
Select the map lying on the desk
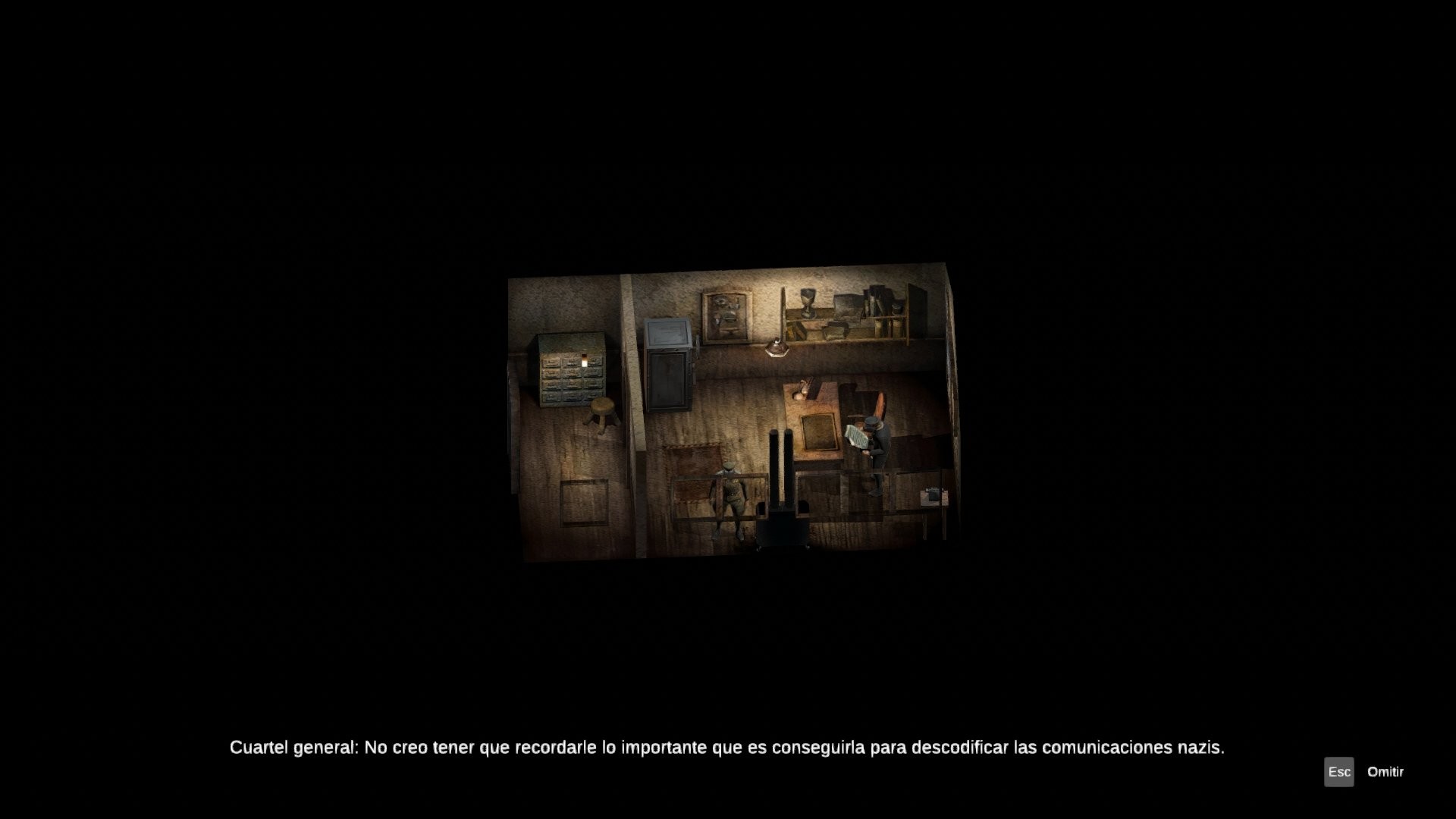coord(817,432)
